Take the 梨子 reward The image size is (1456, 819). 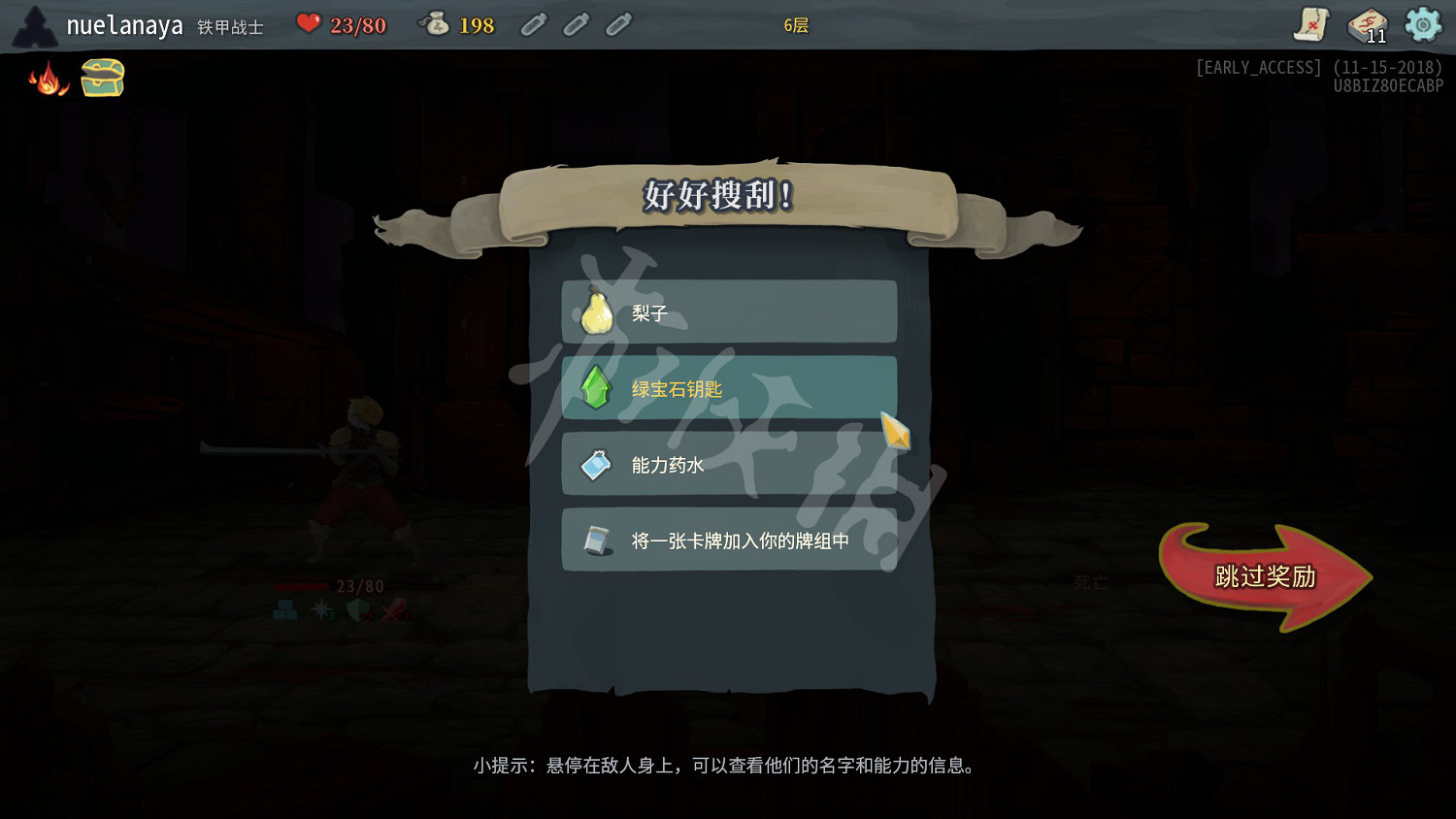[x=728, y=311]
